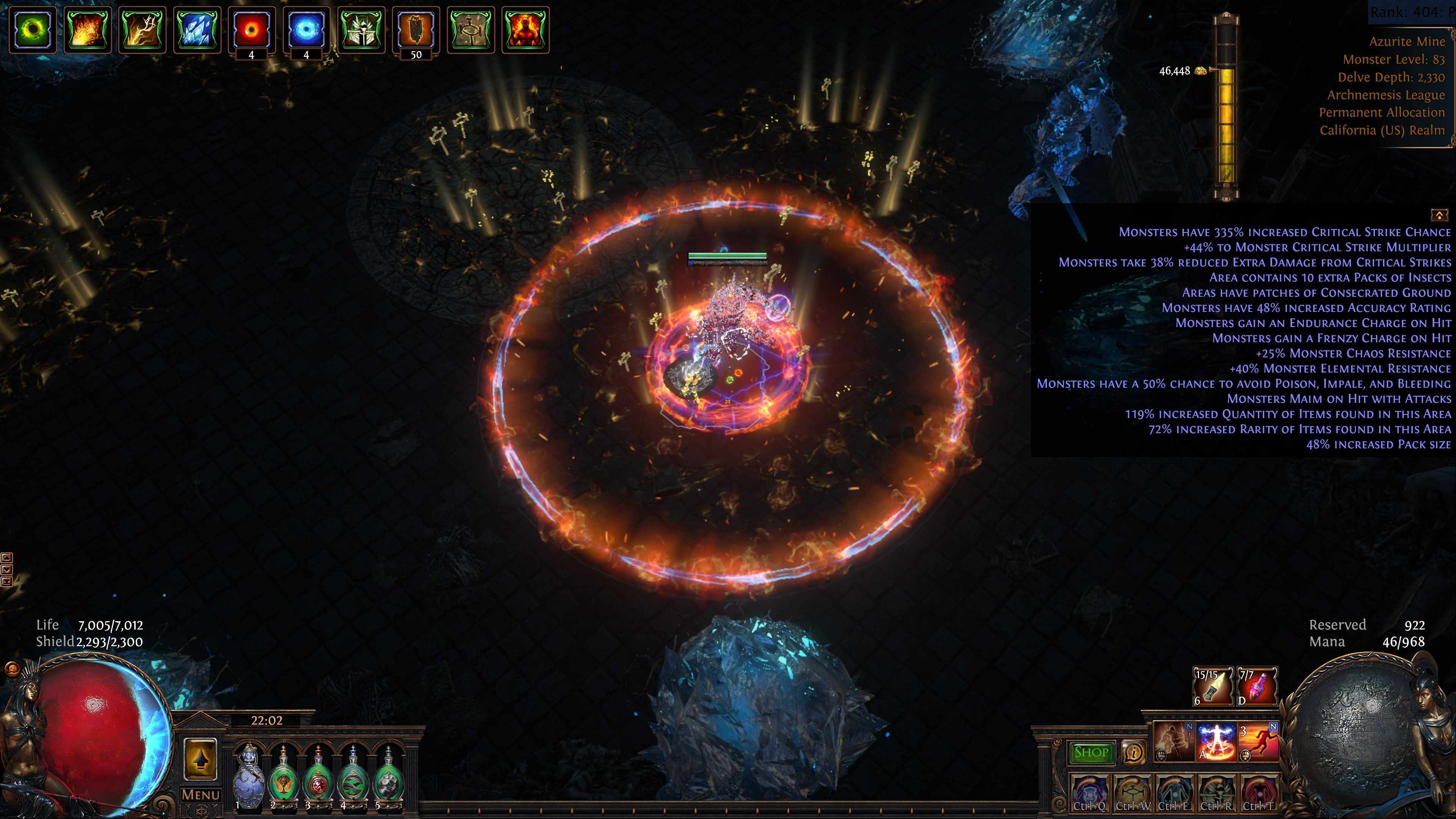Open the speech-bubble info button
The image size is (1456, 819).
pyautogui.click(x=1133, y=752)
